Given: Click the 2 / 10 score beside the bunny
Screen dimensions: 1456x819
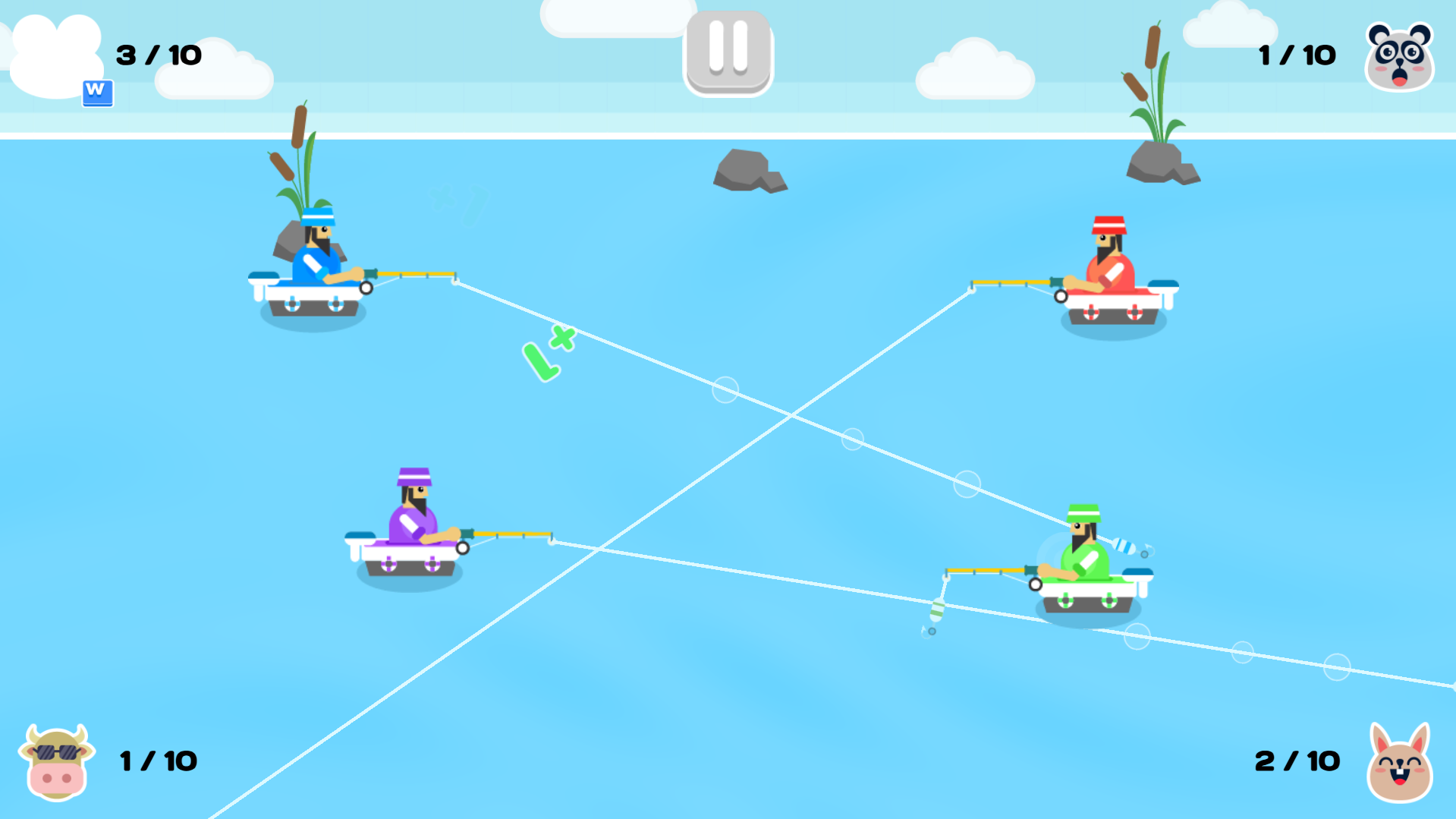Looking at the screenshot, I should [x=1296, y=760].
